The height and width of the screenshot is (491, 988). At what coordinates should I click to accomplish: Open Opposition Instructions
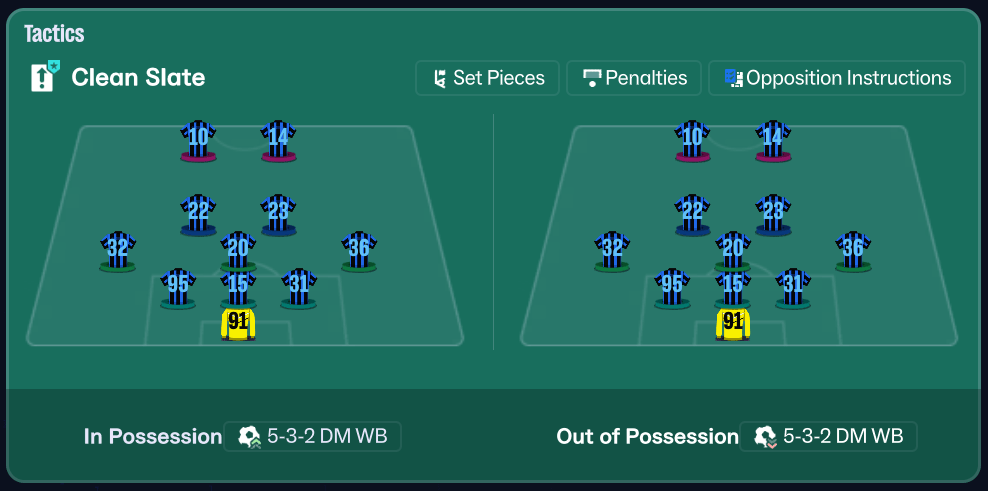[836, 78]
